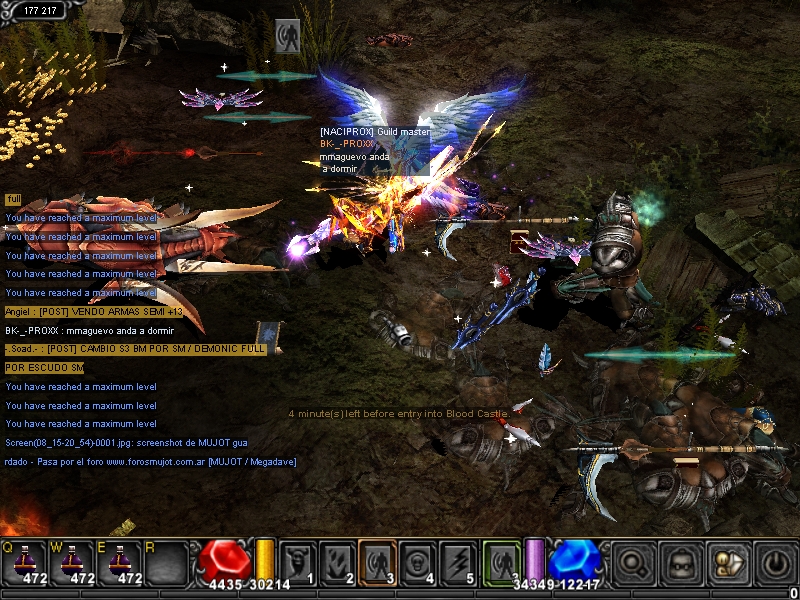This screenshot has height=600, width=800.
Task: Select skill slot 2 with downward arrows icon
Action: pyautogui.click(x=337, y=562)
